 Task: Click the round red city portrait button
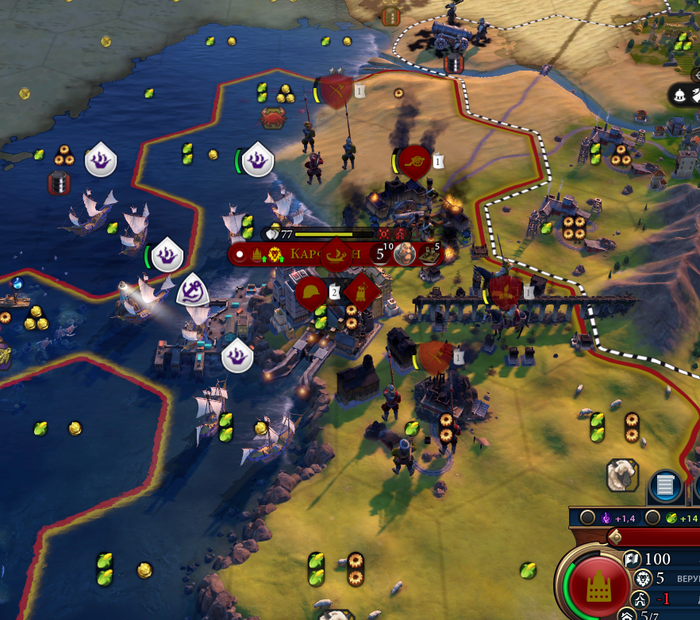click(x=597, y=582)
